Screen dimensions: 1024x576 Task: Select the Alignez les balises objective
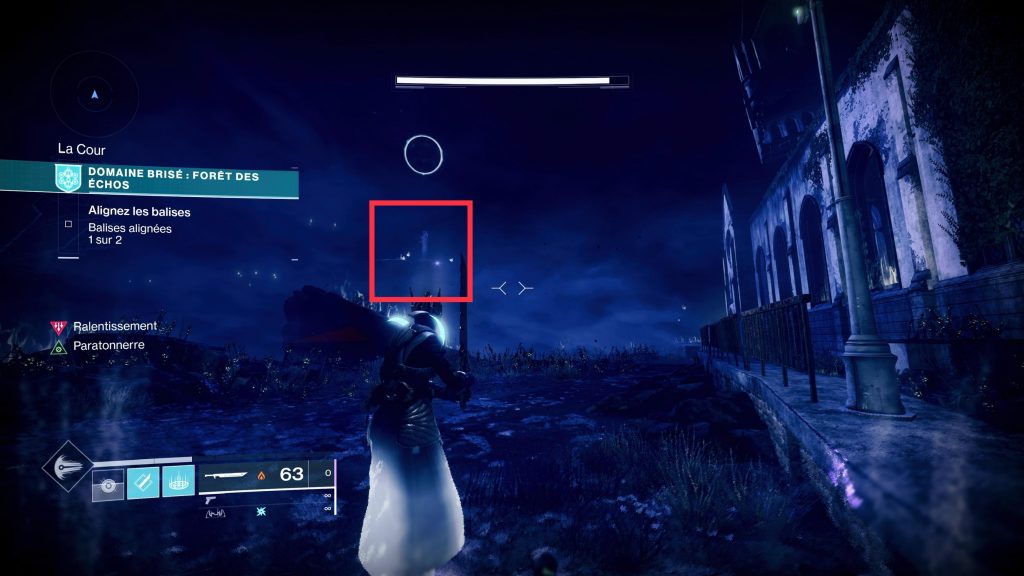tap(139, 212)
